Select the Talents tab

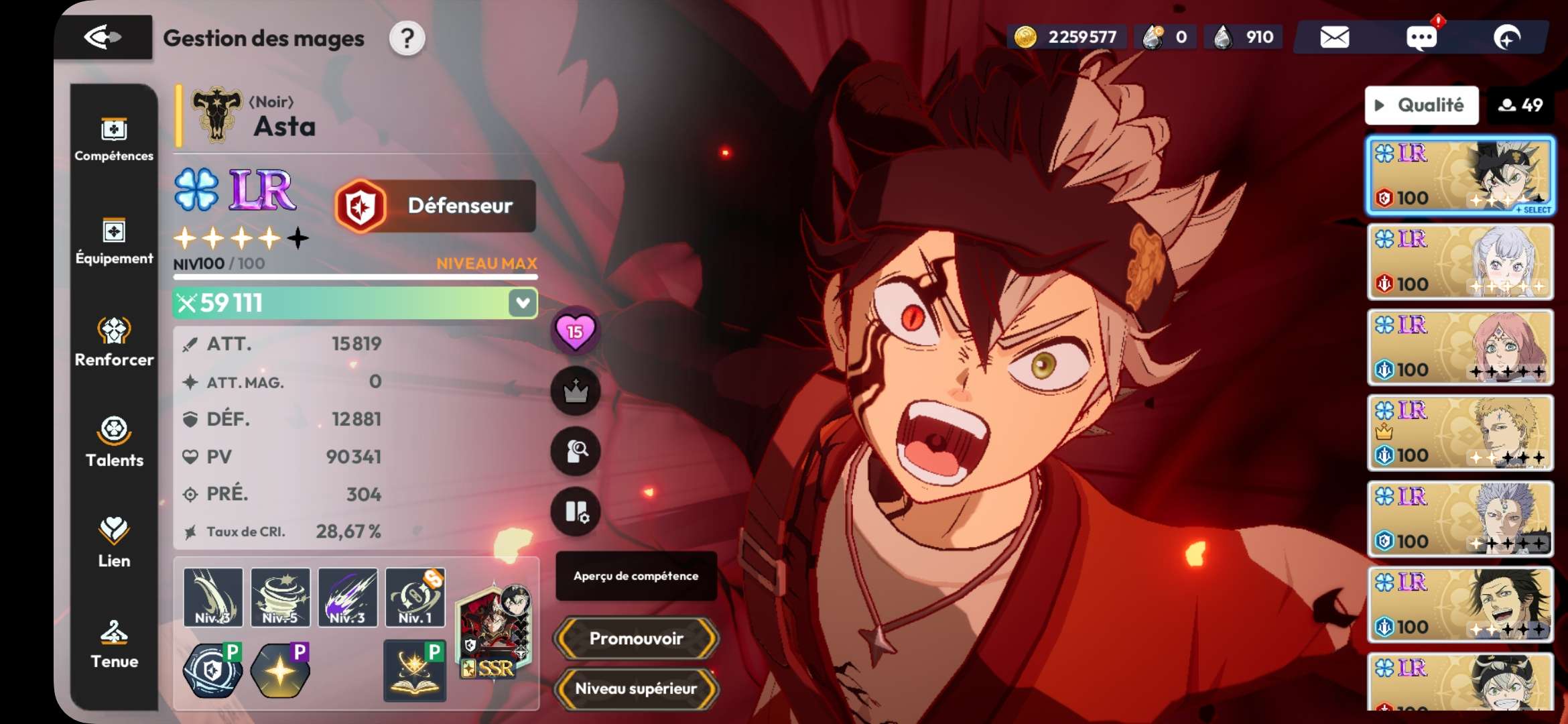(x=114, y=442)
